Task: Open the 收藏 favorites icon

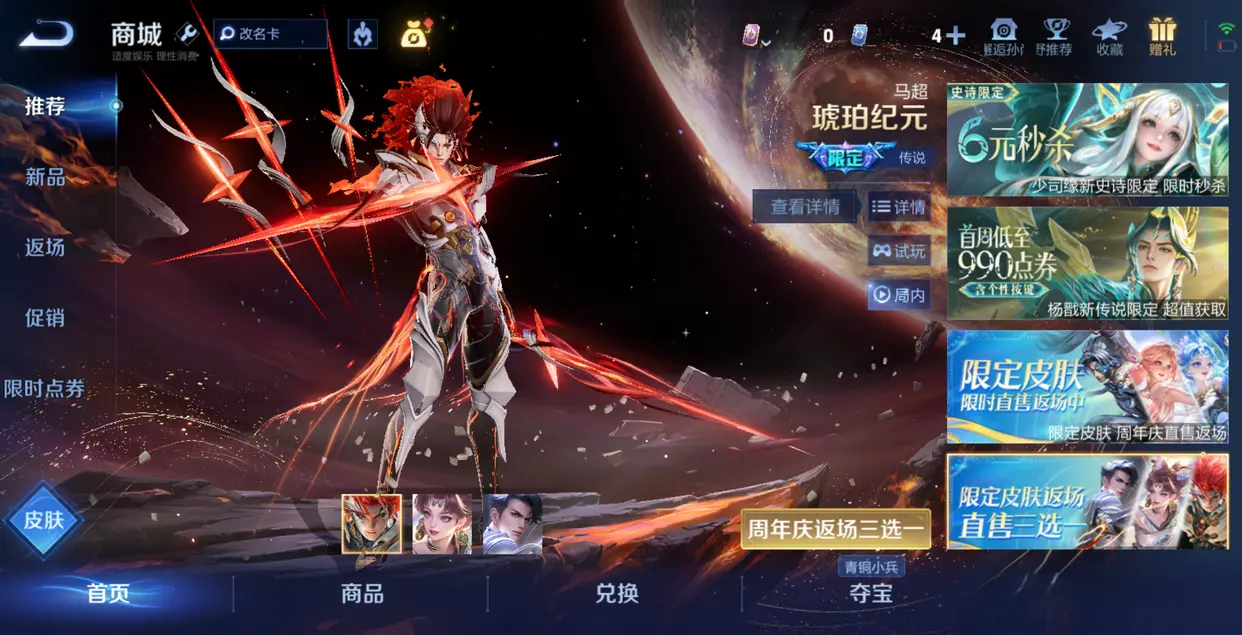Action: (1109, 36)
